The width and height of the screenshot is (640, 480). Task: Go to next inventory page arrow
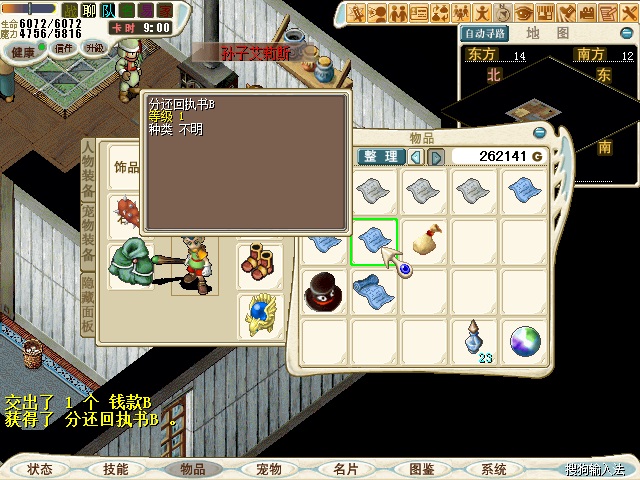(437, 157)
